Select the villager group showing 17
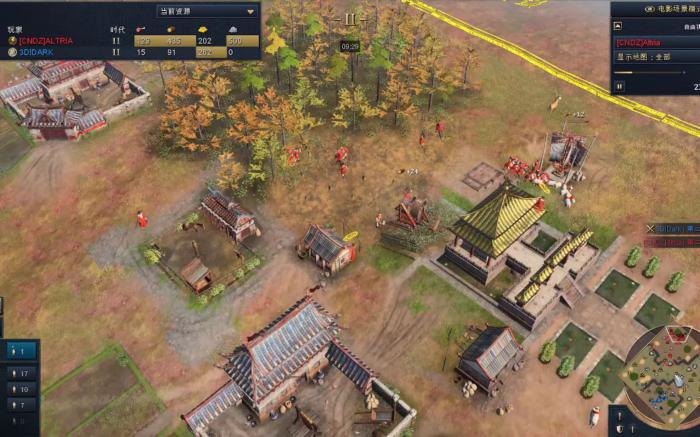 pos(22,374)
